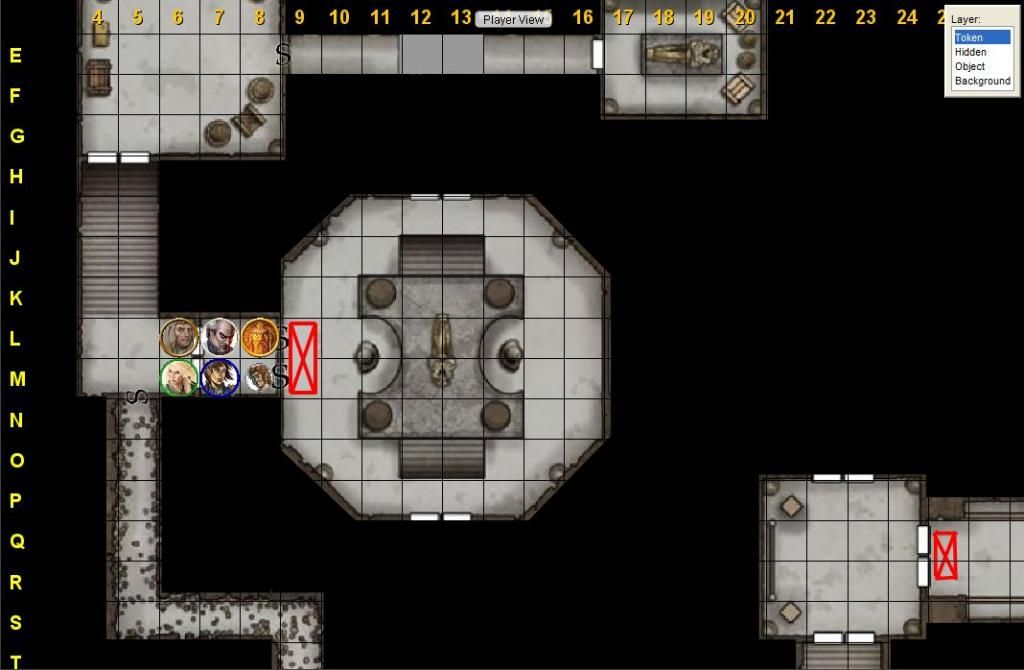This screenshot has height=670, width=1024.
Task: Select the green-ringed blonde woman token
Action: tap(179, 377)
